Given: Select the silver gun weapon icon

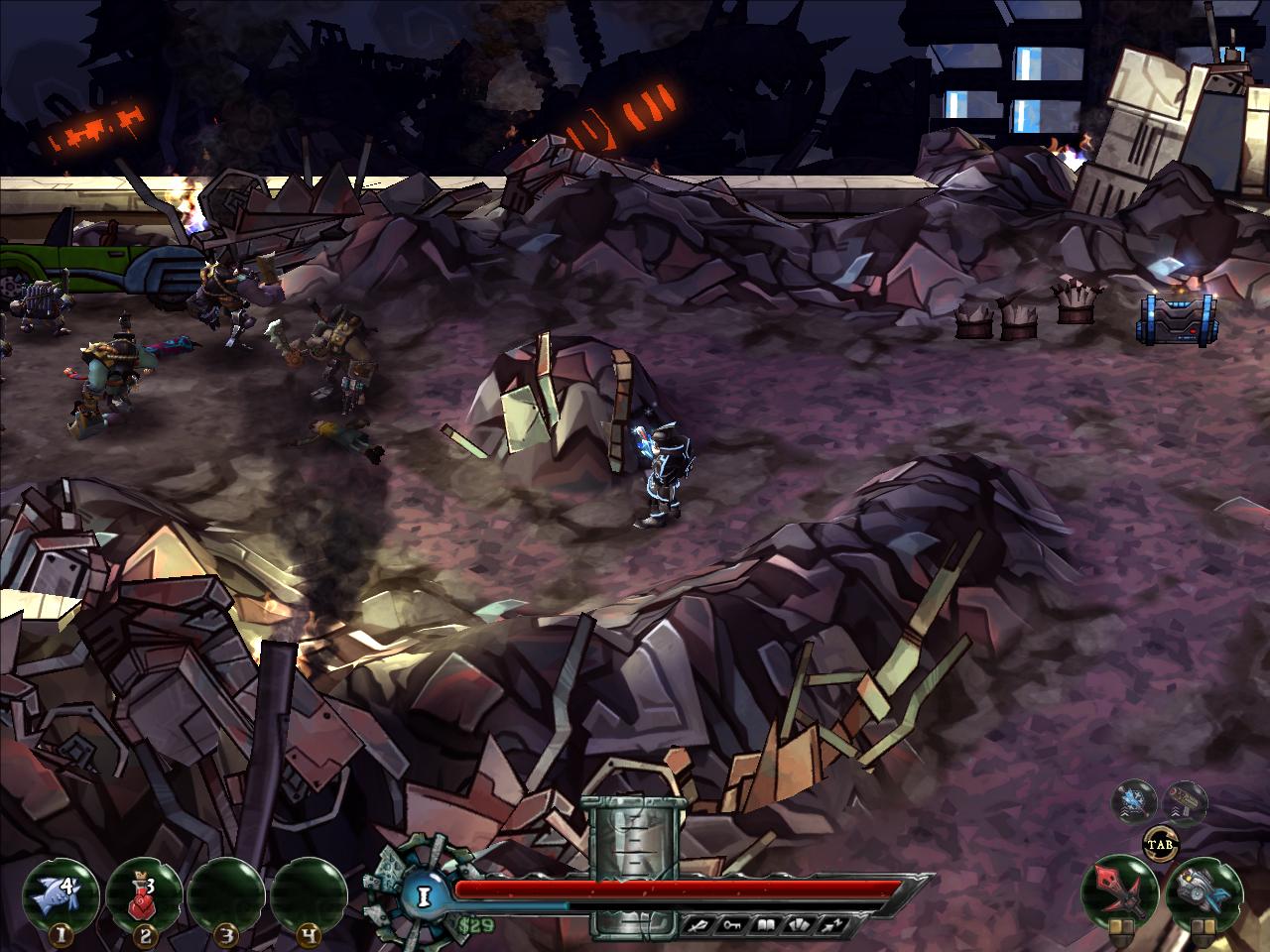Looking at the screenshot, I should point(1201,890).
